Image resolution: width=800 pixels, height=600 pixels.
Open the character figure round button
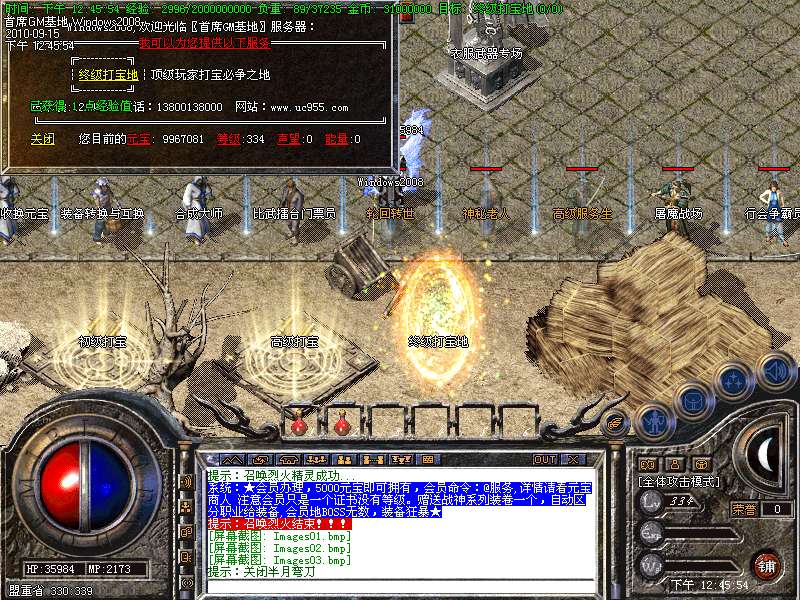tap(653, 421)
